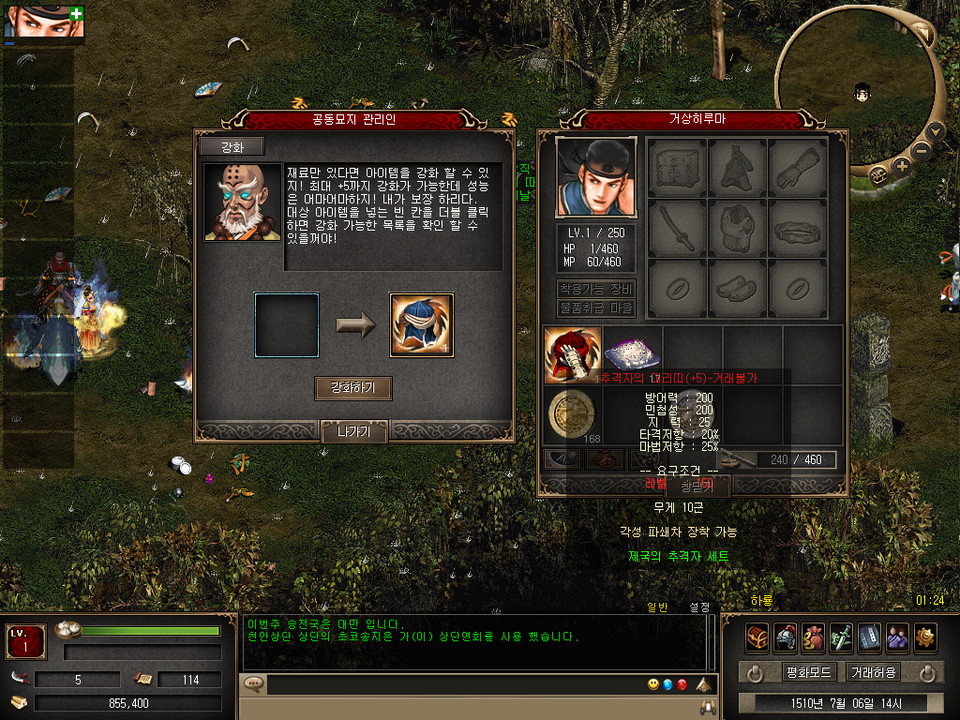
Task: Leave the dialog with the 나가기 button
Action: pyautogui.click(x=353, y=432)
